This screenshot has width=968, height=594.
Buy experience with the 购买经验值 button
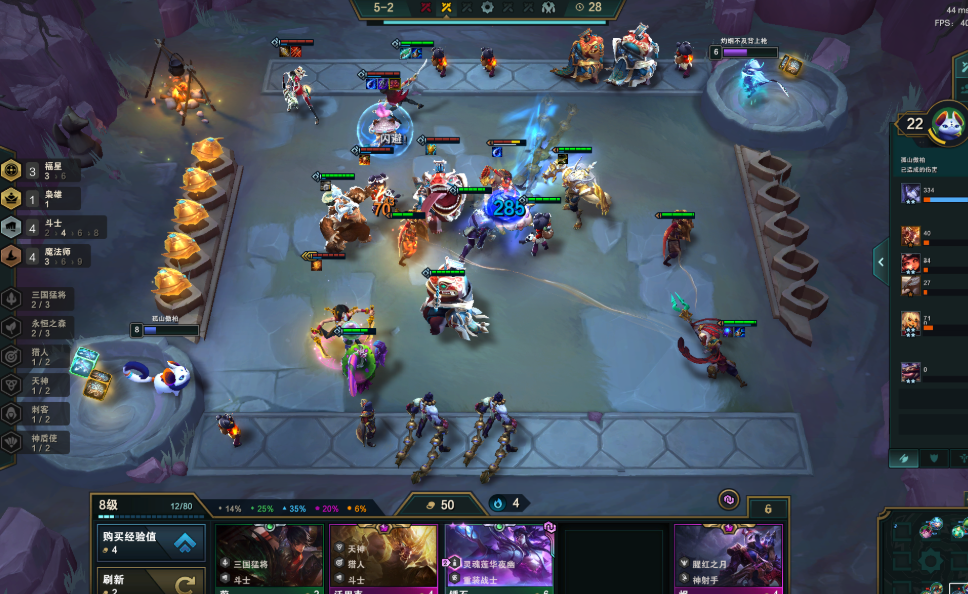tap(151, 542)
